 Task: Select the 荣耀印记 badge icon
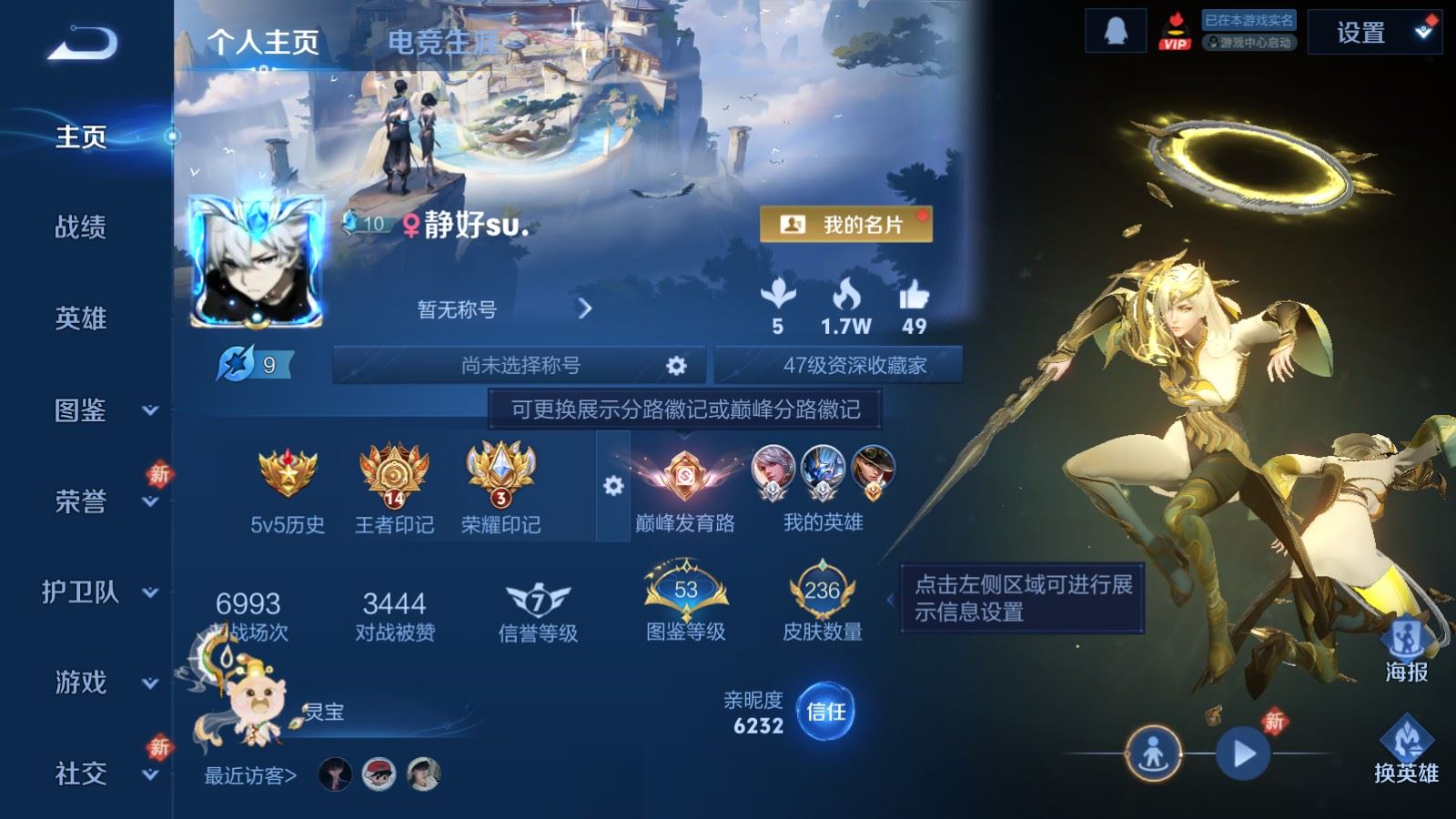tap(499, 478)
